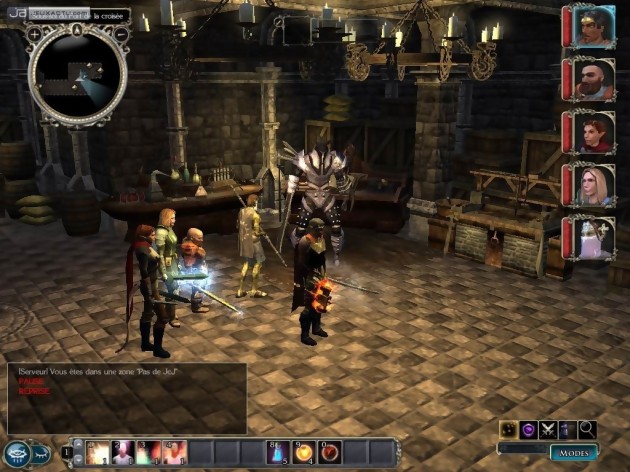Select the bearded dwarf party portrait

pos(593,78)
